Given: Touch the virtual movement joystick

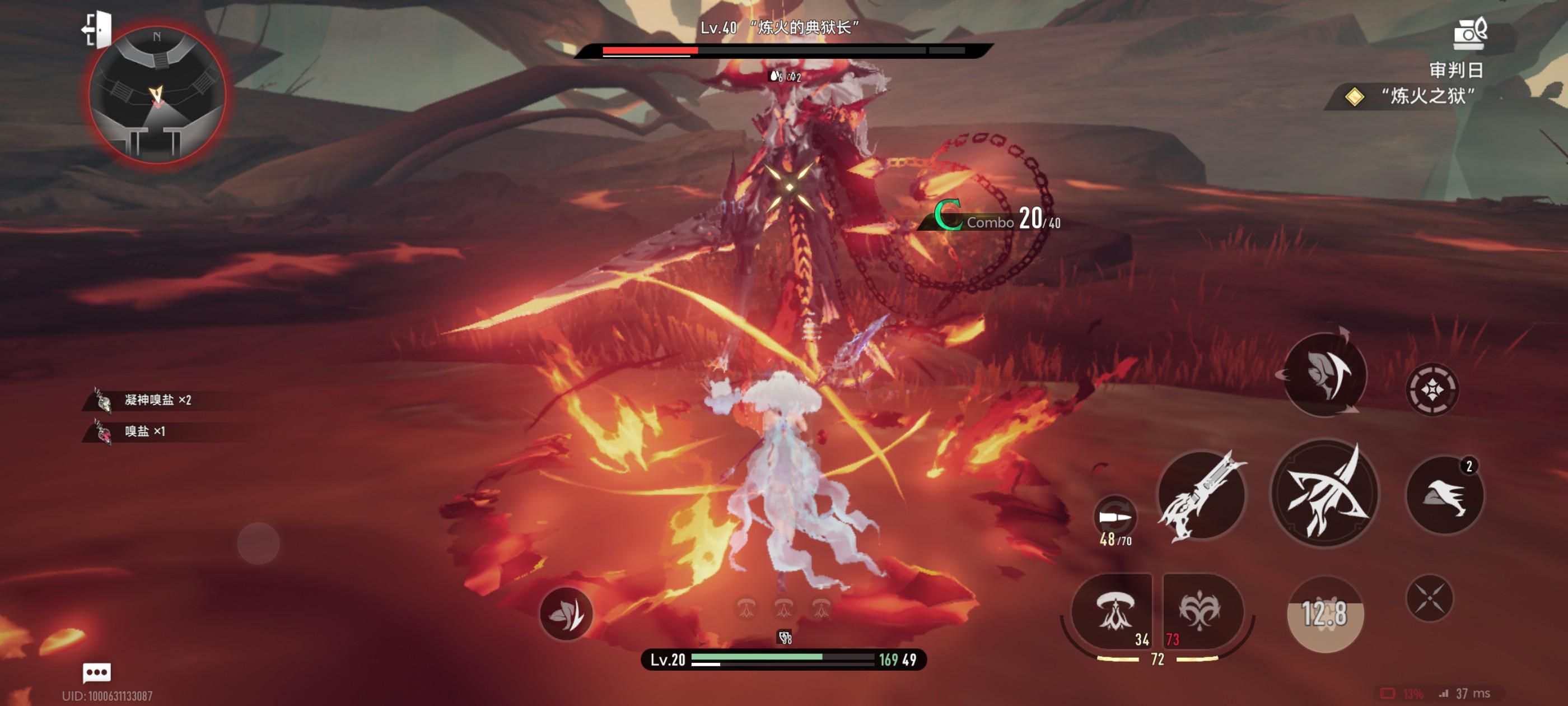Looking at the screenshot, I should 259,543.
